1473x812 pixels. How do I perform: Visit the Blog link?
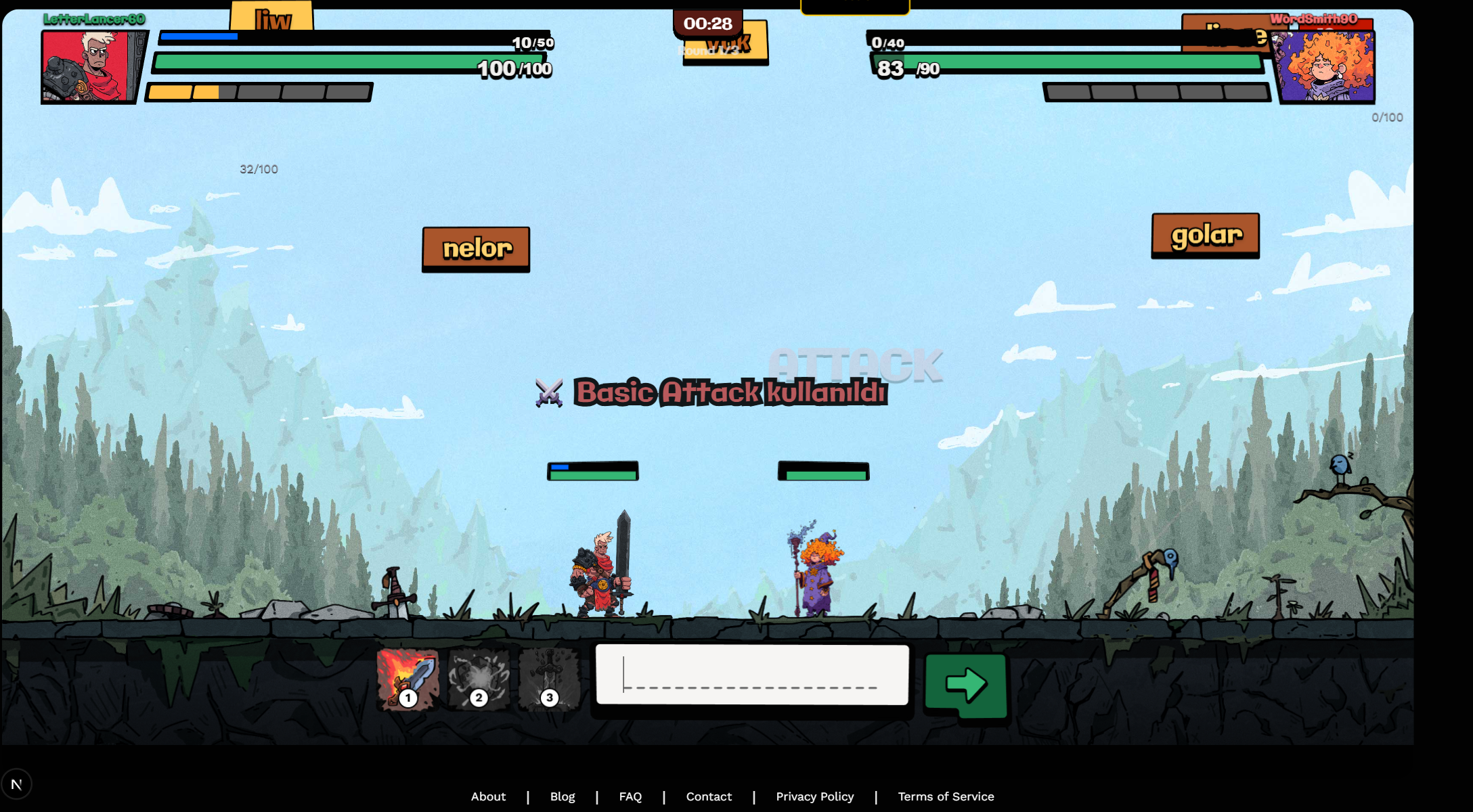(x=563, y=796)
